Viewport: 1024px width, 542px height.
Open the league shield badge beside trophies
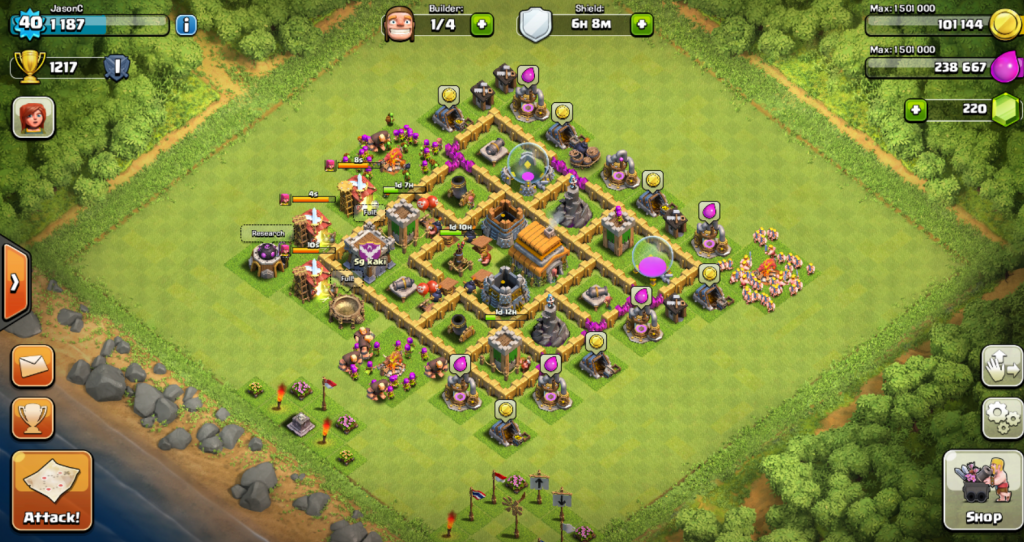[x=117, y=68]
